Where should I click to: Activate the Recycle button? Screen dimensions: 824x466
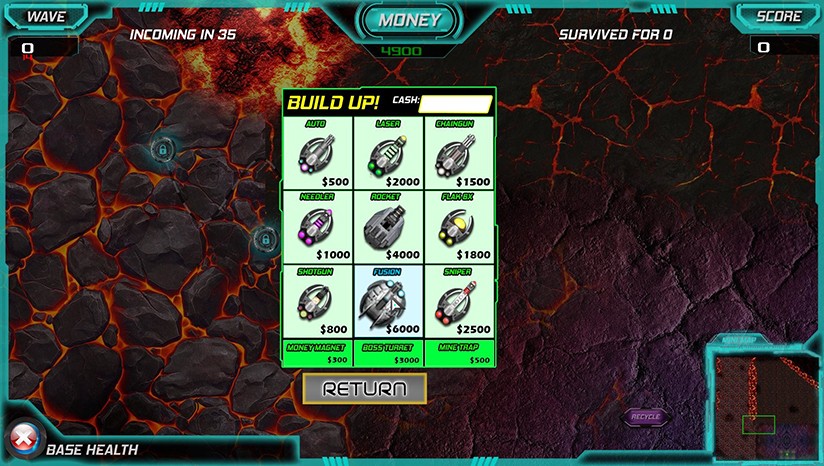tap(646, 416)
